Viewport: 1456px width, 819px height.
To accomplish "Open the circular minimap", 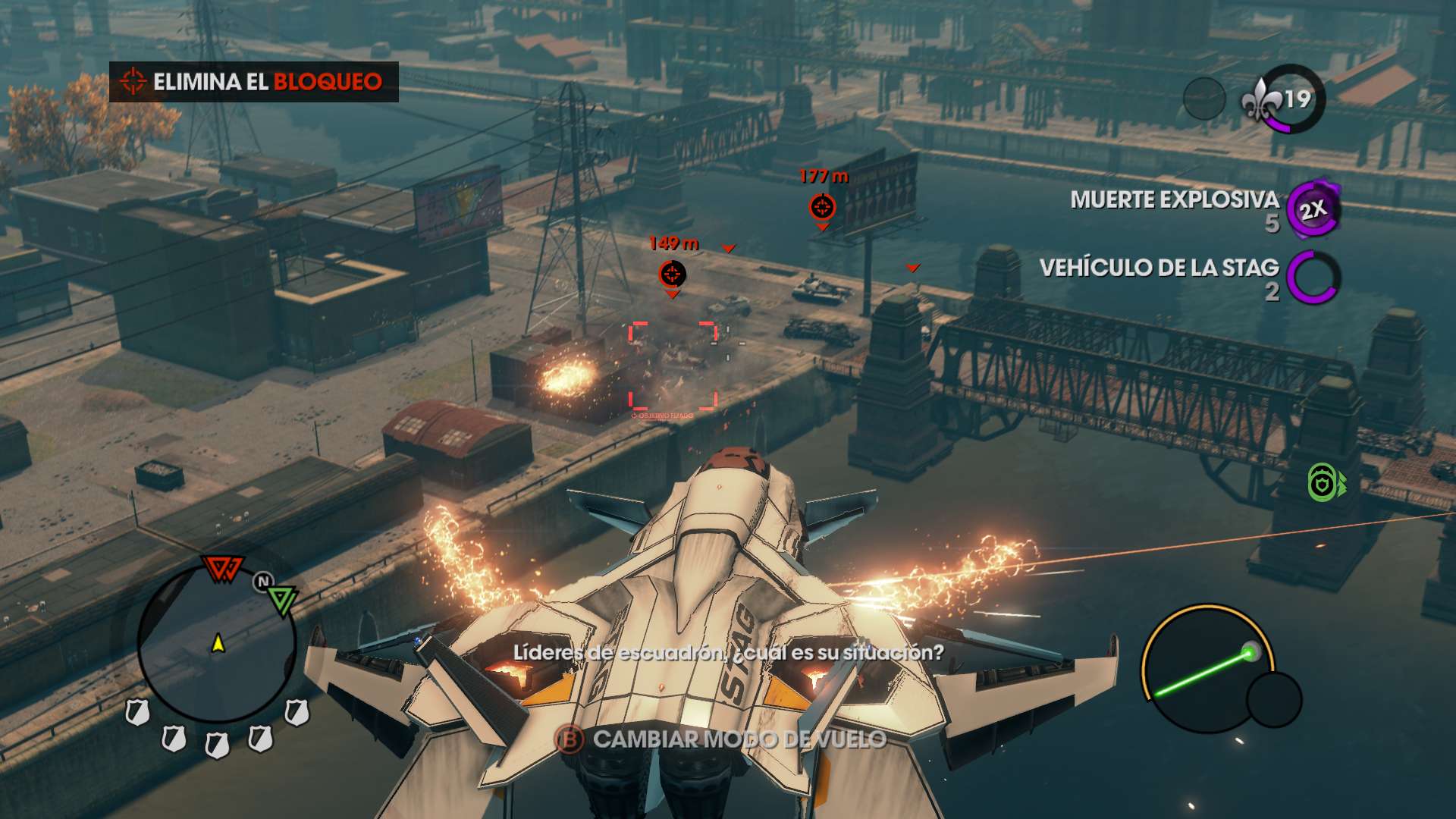I will 217,645.
